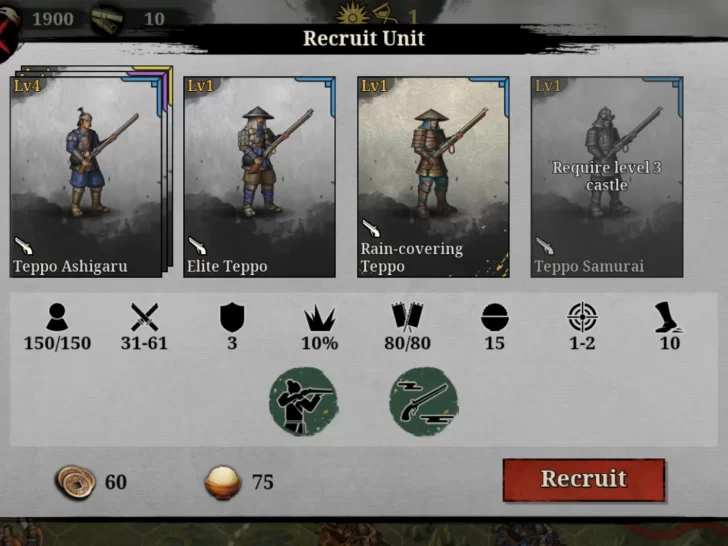Select the Teppo Ashigaru unit card
Screen dimensions: 728x546
[85, 177]
